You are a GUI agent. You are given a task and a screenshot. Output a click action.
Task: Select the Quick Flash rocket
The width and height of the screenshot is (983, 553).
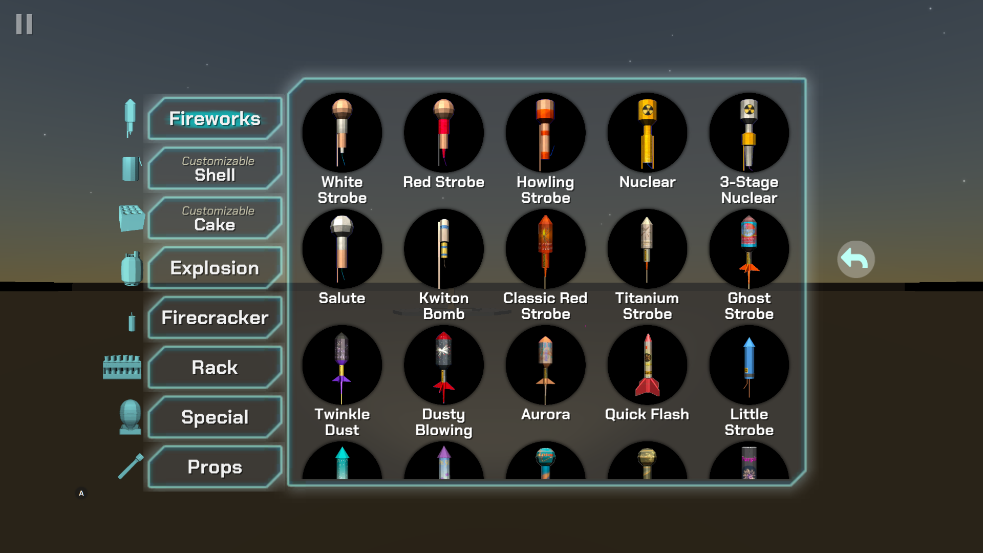pyautogui.click(x=647, y=365)
